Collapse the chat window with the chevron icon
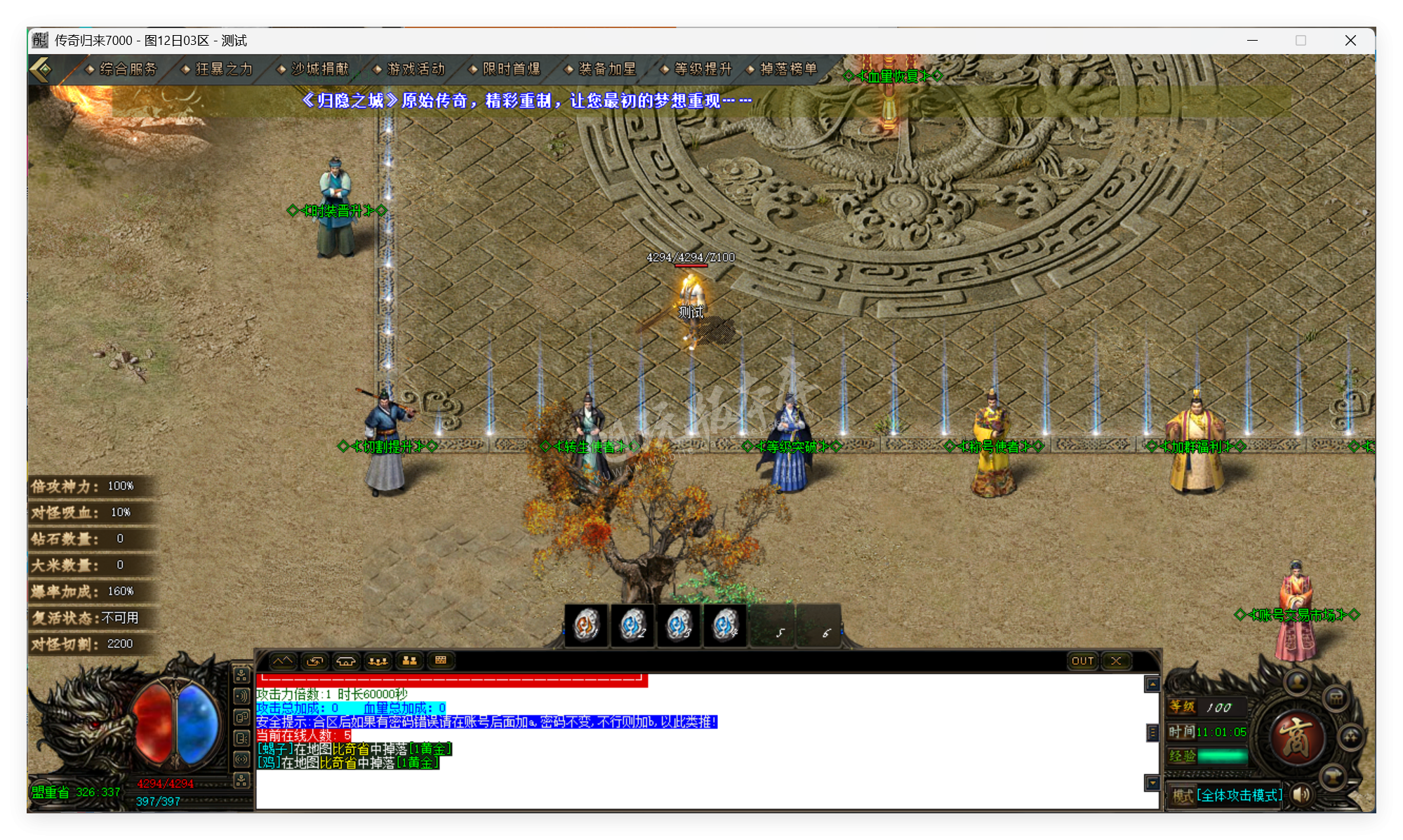 pyautogui.click(x=284, y=660)
